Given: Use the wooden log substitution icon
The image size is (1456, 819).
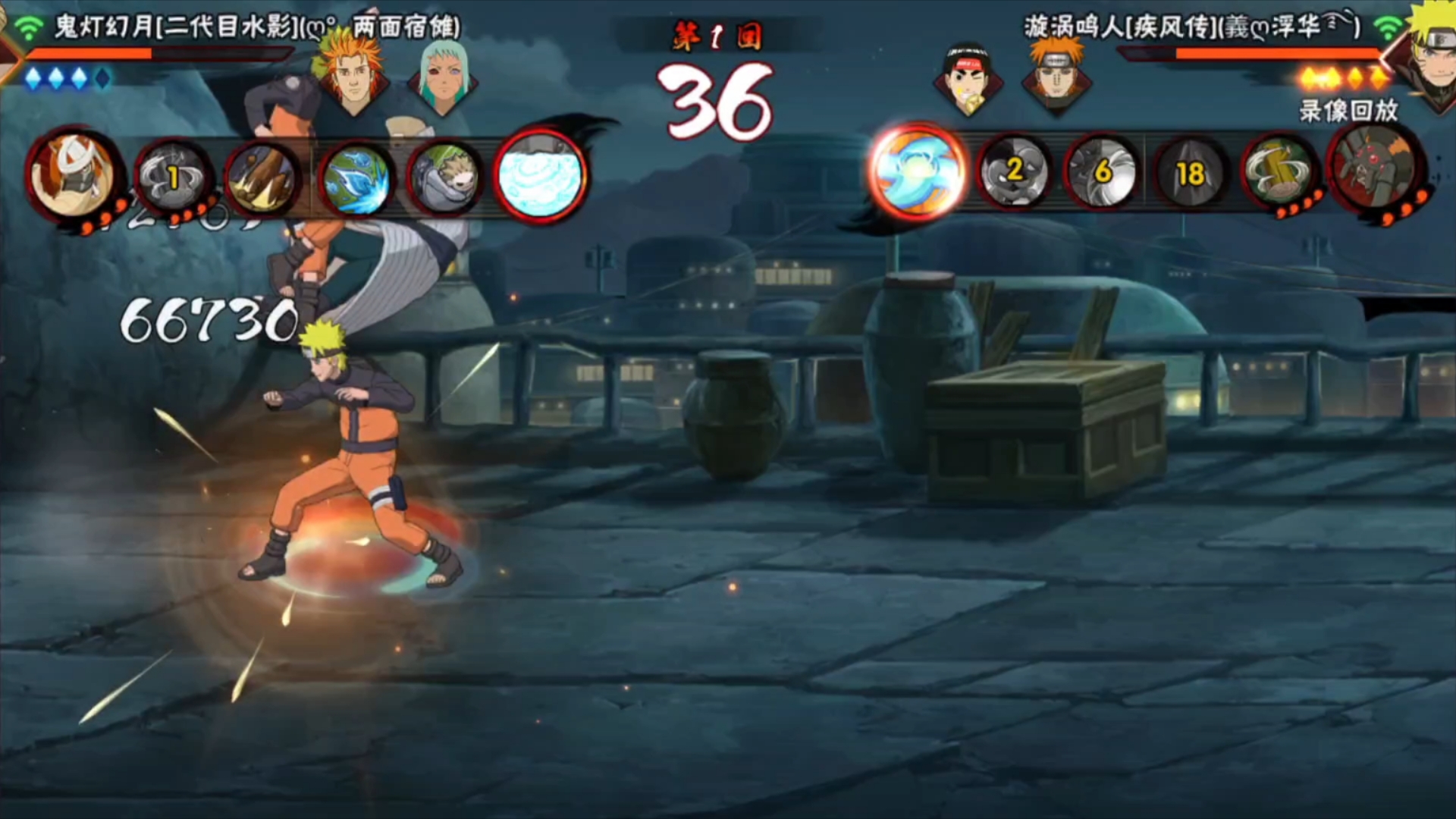Looking at the screenshot, I should (x=1280, y=174).
